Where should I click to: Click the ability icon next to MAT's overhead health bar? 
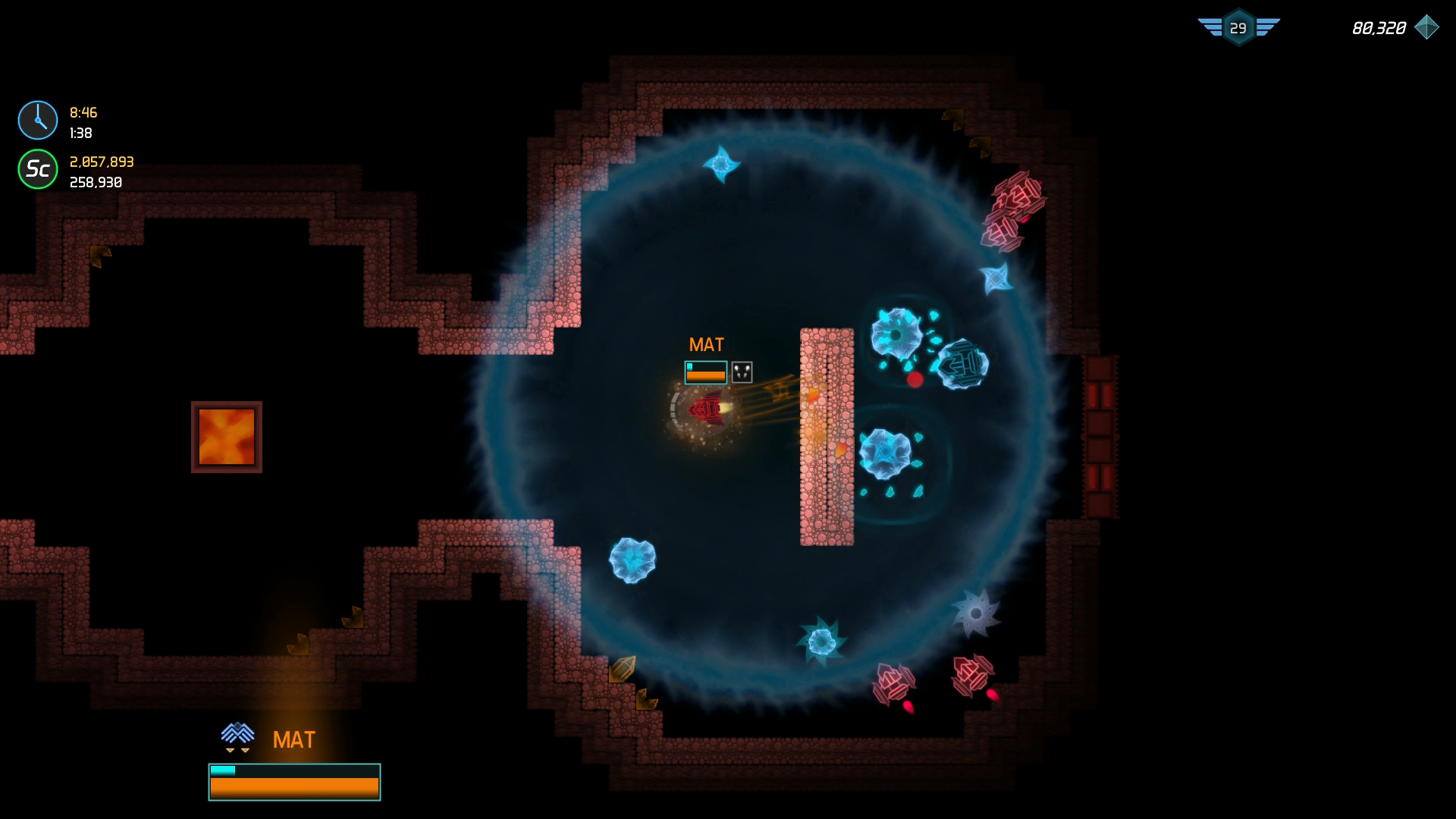click(x=740, y=372)
